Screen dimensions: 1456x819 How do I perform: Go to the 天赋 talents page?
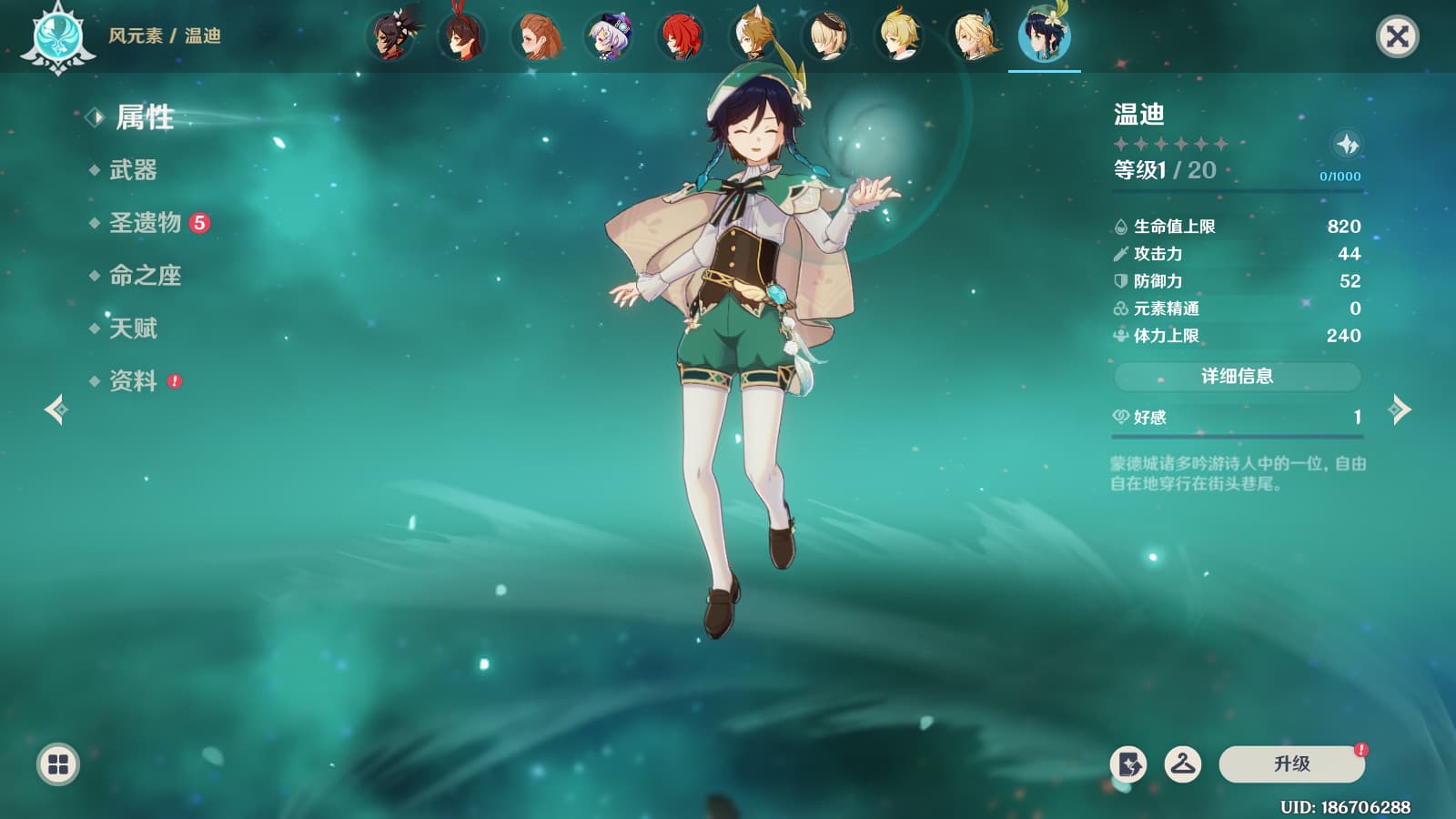click(133, 329)
